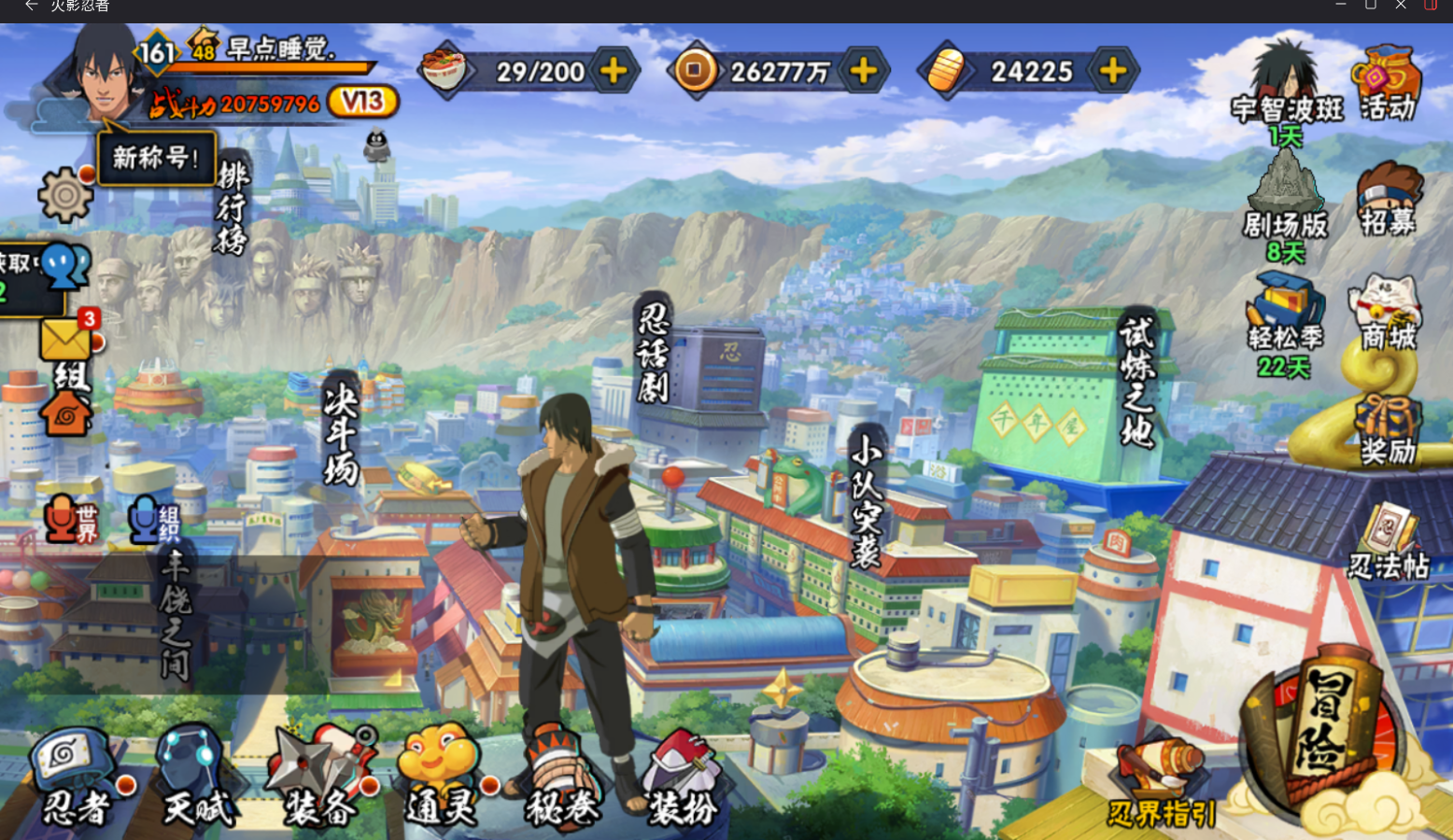Add gold ingots with plus button
The height and width of the screenshot is (840, 1453).
[x=1113, y=71]
